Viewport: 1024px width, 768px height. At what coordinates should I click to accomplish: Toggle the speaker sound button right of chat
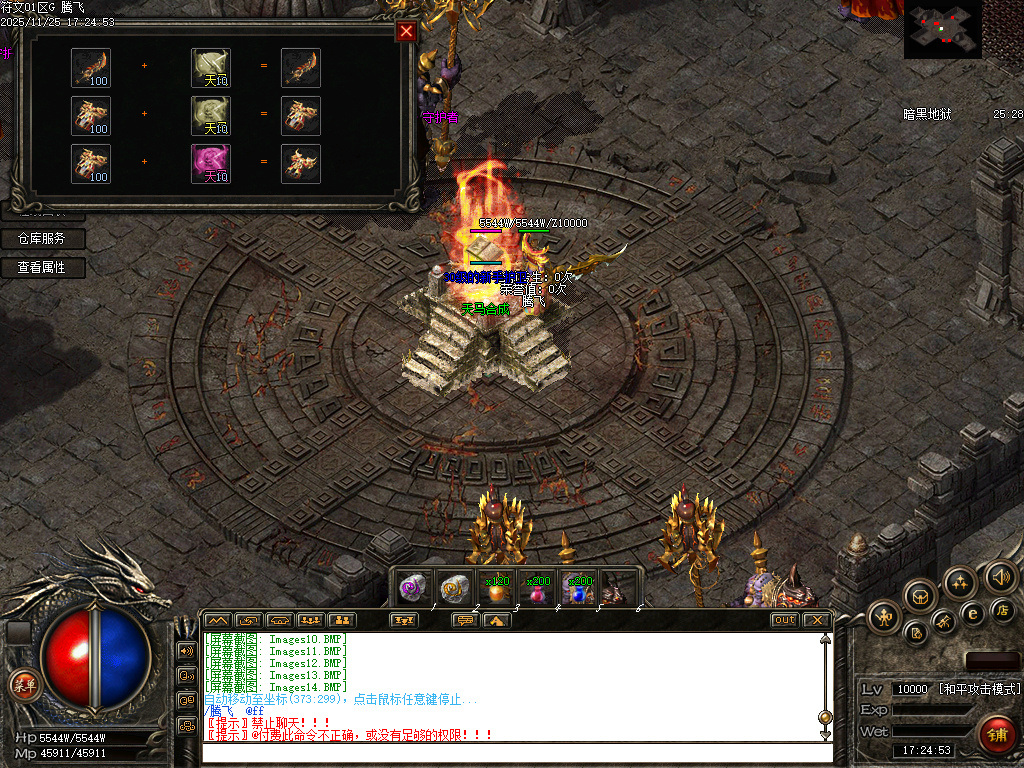[x=999, y=577]
